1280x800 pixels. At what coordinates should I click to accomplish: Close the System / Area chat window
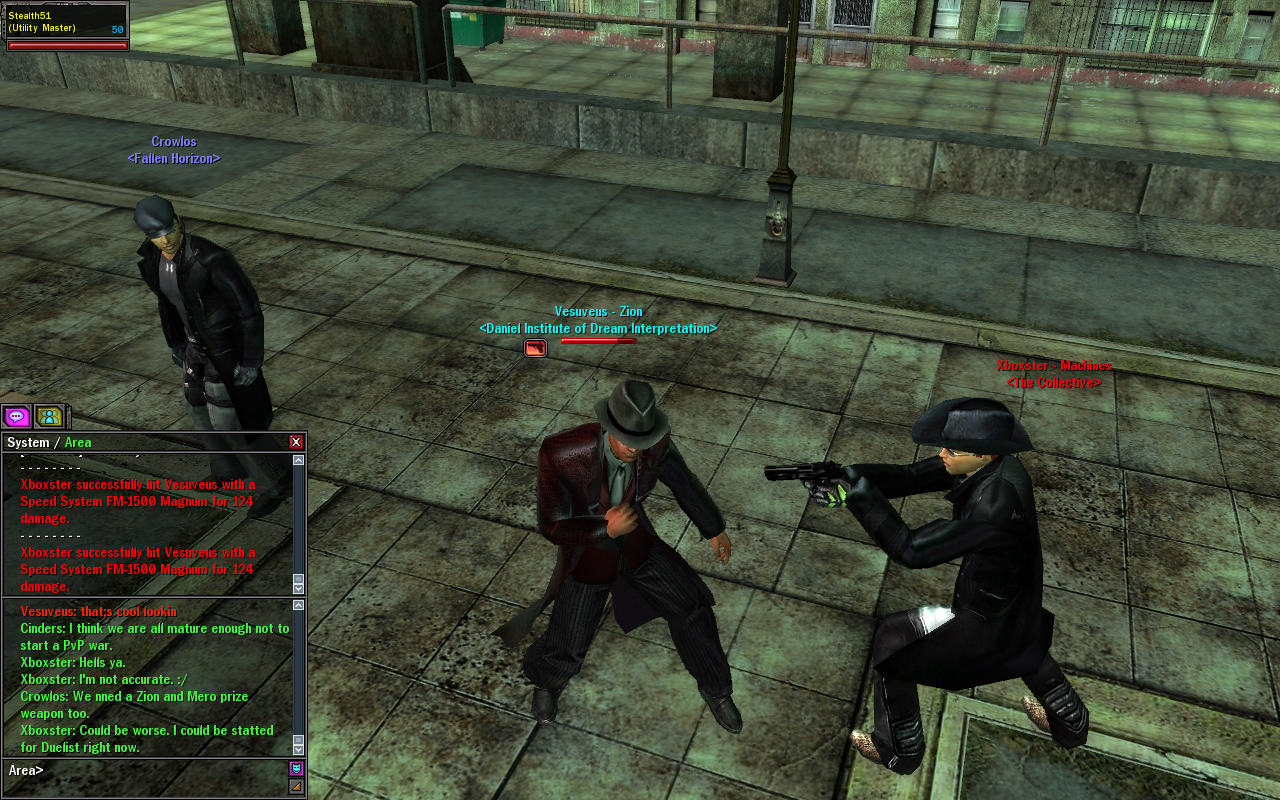tap(296, 442)
